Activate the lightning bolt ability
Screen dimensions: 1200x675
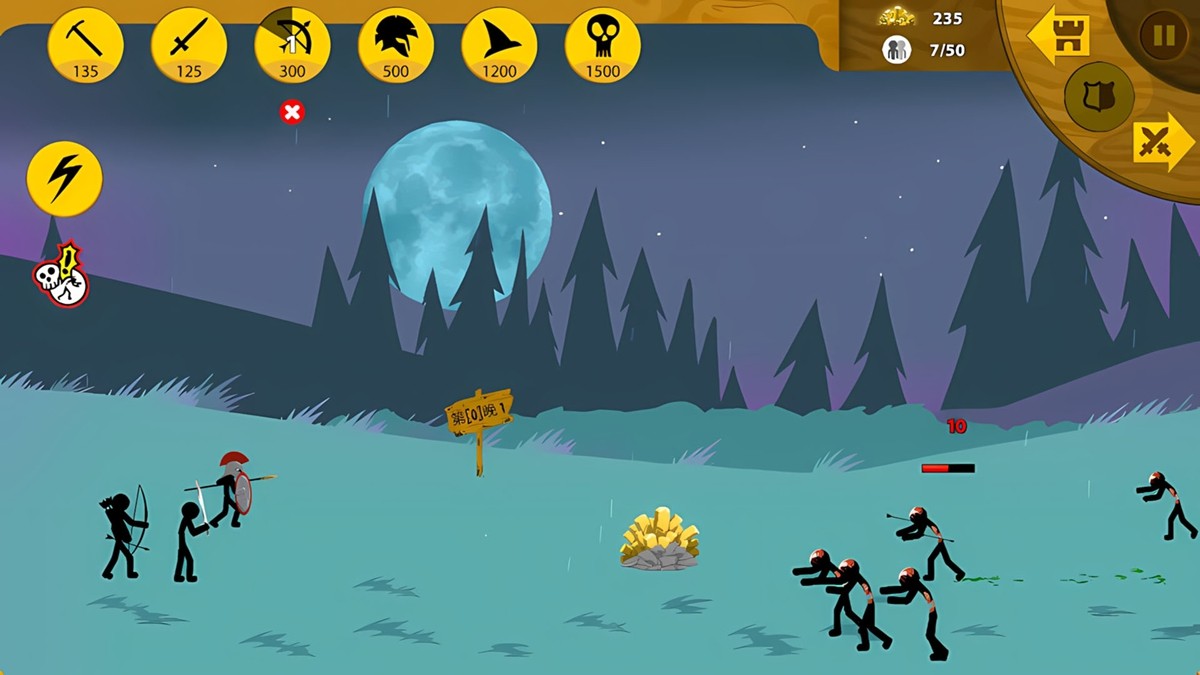pos(64,178)
